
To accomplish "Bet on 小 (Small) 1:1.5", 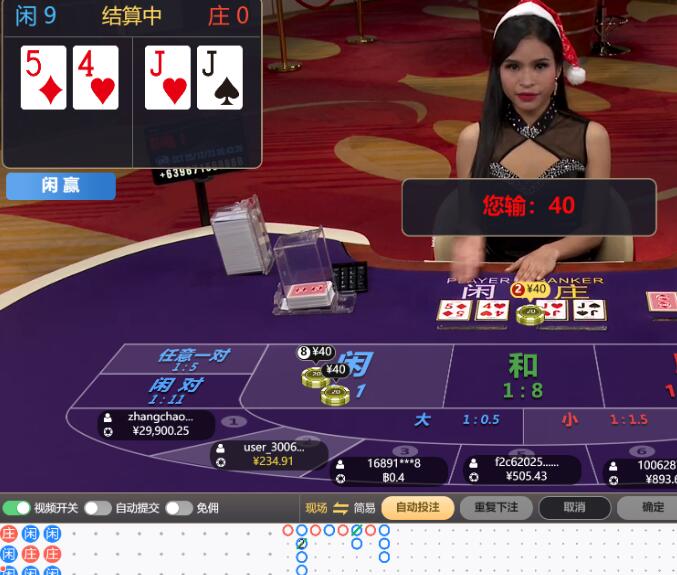I will pos(602,420).
